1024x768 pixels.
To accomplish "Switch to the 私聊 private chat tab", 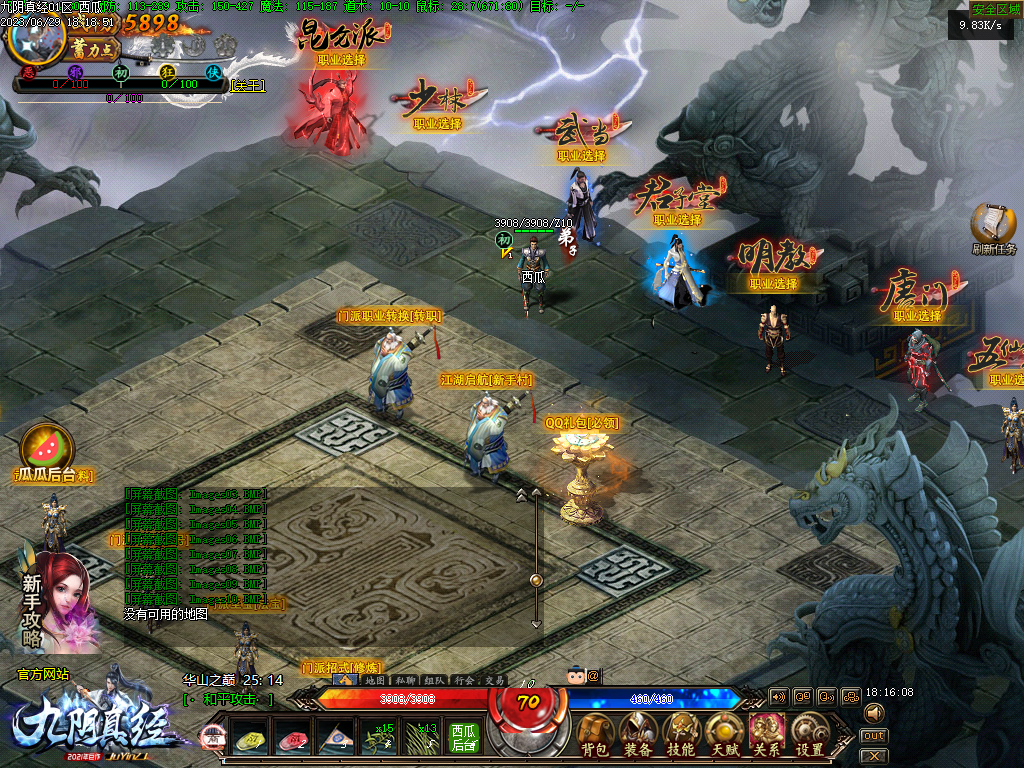I will (x=405, y=680).
